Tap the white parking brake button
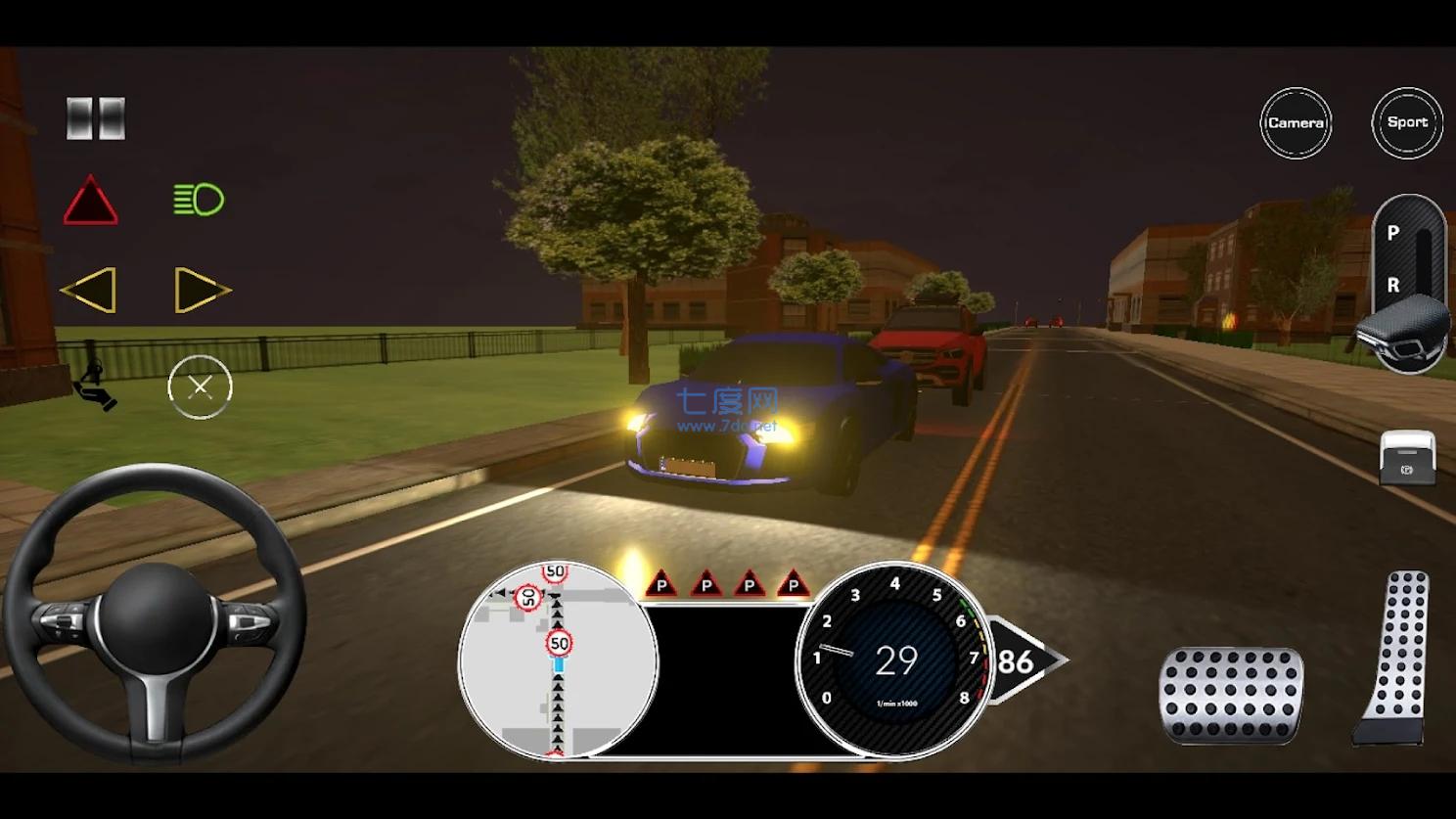The width and height of the screenshot is (1456, 819). click(x=1407, y=458)
